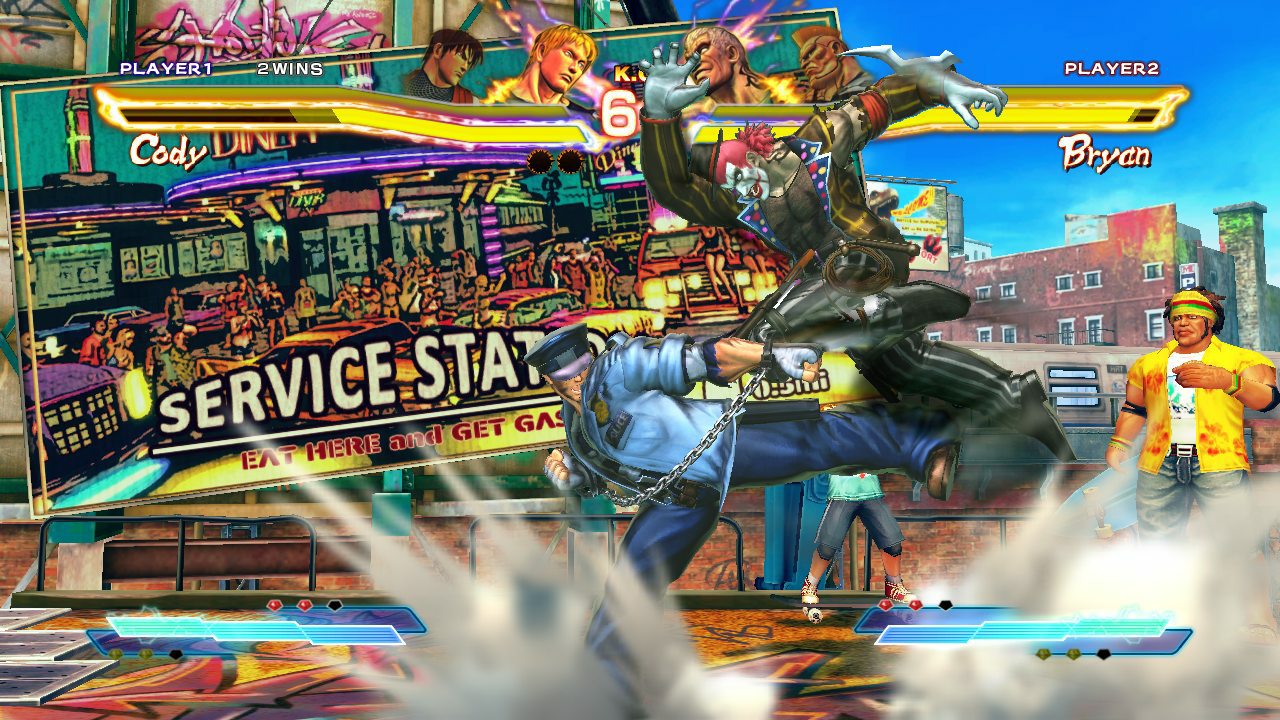Image resolution: width=1280 pixels, height=720 pixels.
Task: Toggle the second red gem slot on Player 2's side
Action: click(x=915, y=604)
